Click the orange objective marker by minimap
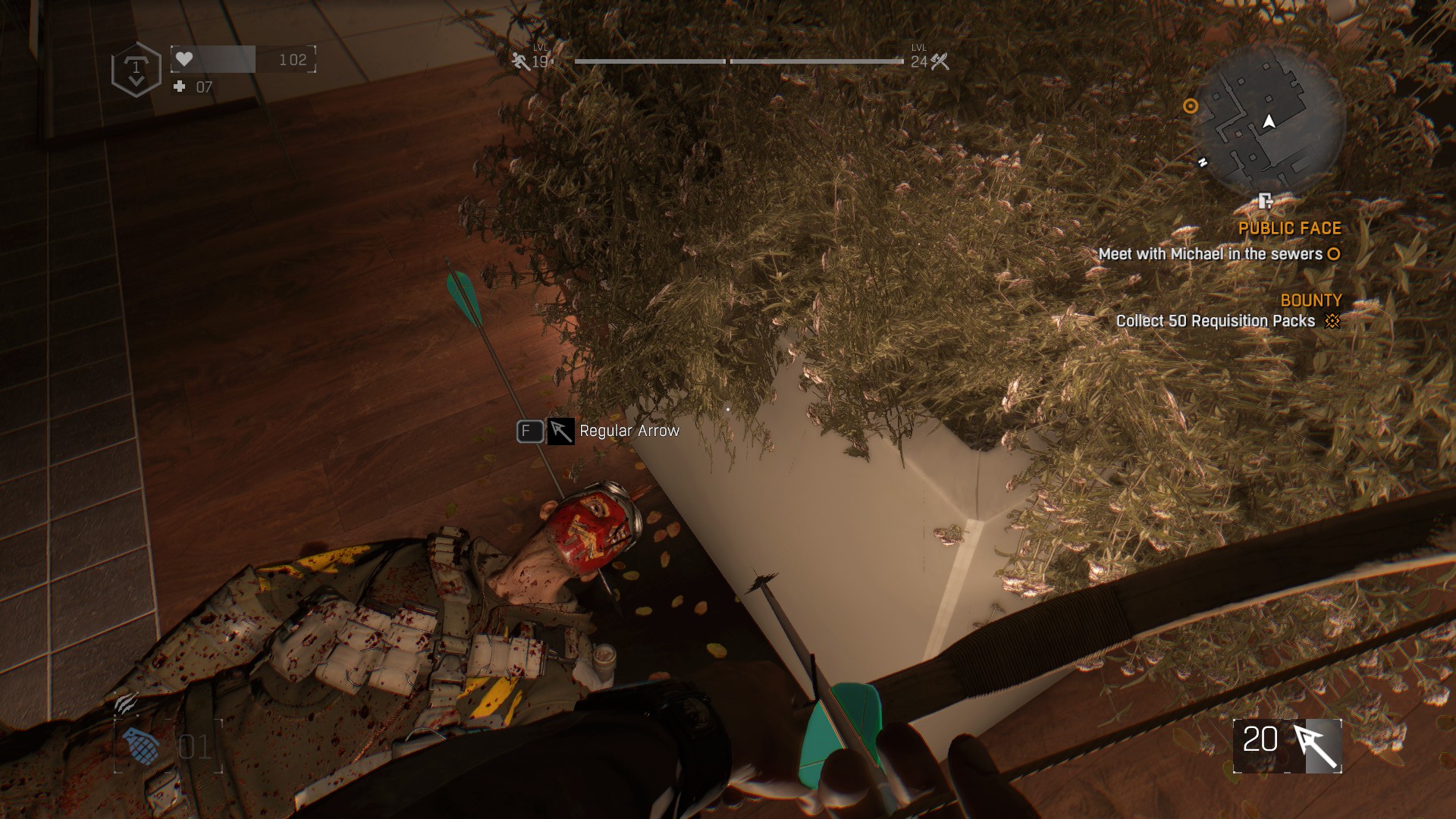1456x819 pixels. [1191, 106]
